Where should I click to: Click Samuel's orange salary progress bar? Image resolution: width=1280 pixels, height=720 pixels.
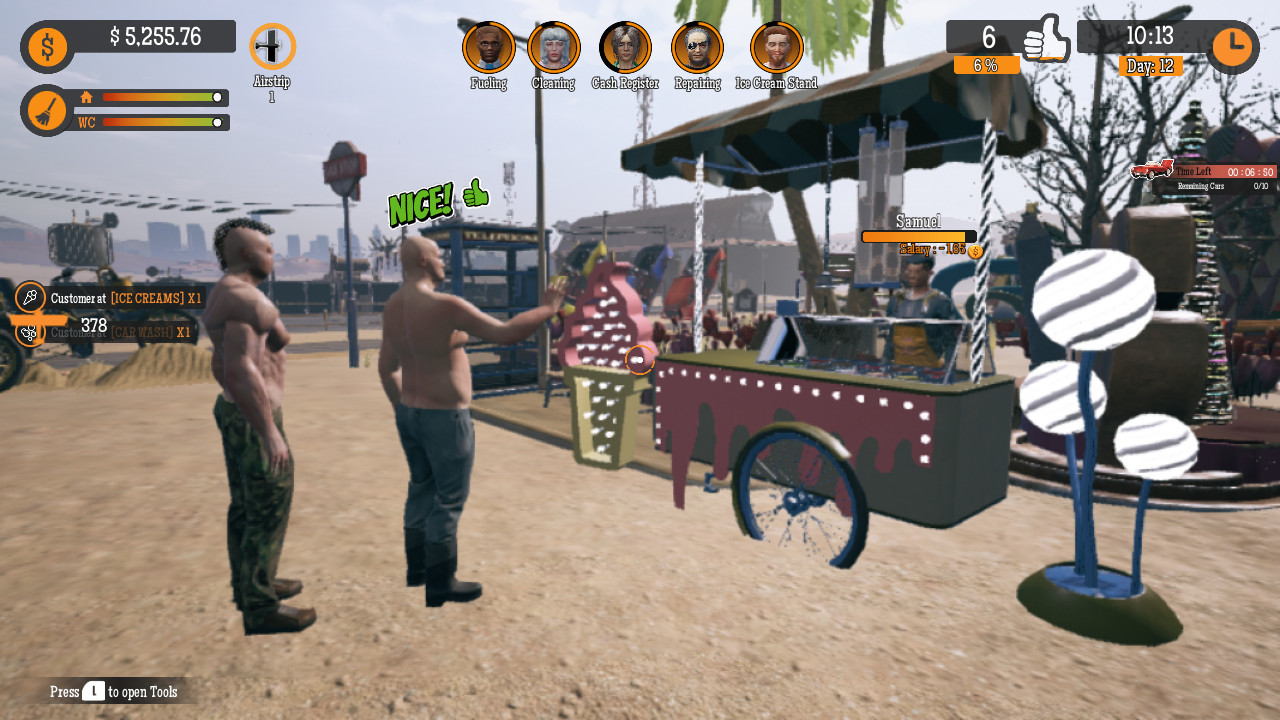click(x=916, y=237)
